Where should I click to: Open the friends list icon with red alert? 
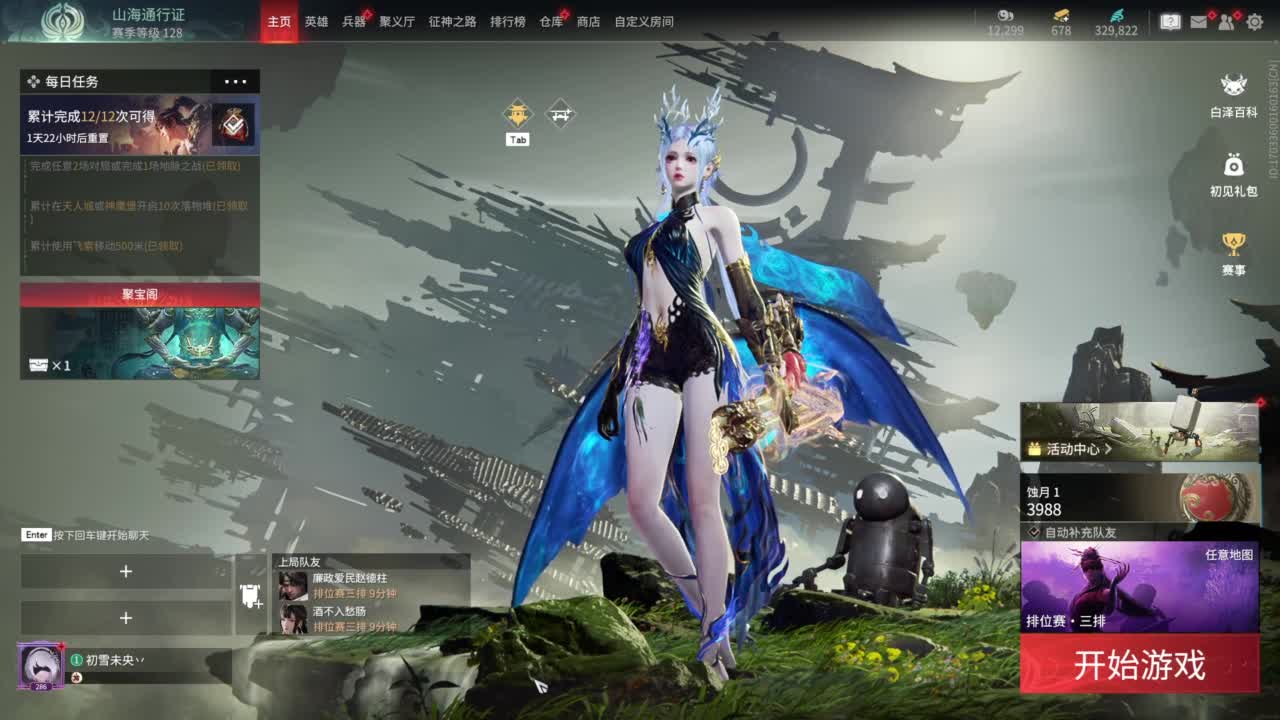tap(1225, 22)
